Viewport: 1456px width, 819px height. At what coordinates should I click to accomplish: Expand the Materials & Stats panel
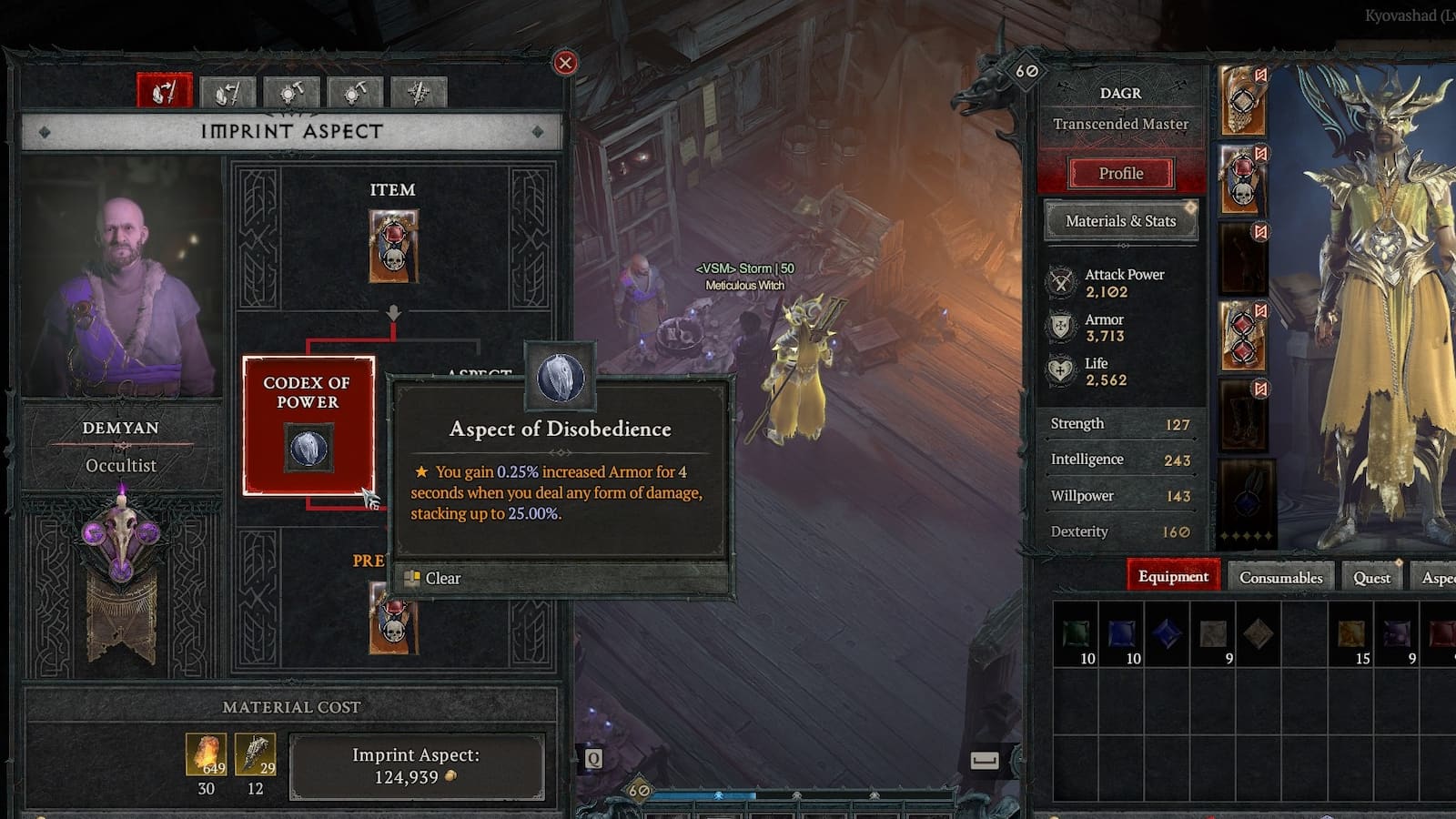click(1120, 221)
